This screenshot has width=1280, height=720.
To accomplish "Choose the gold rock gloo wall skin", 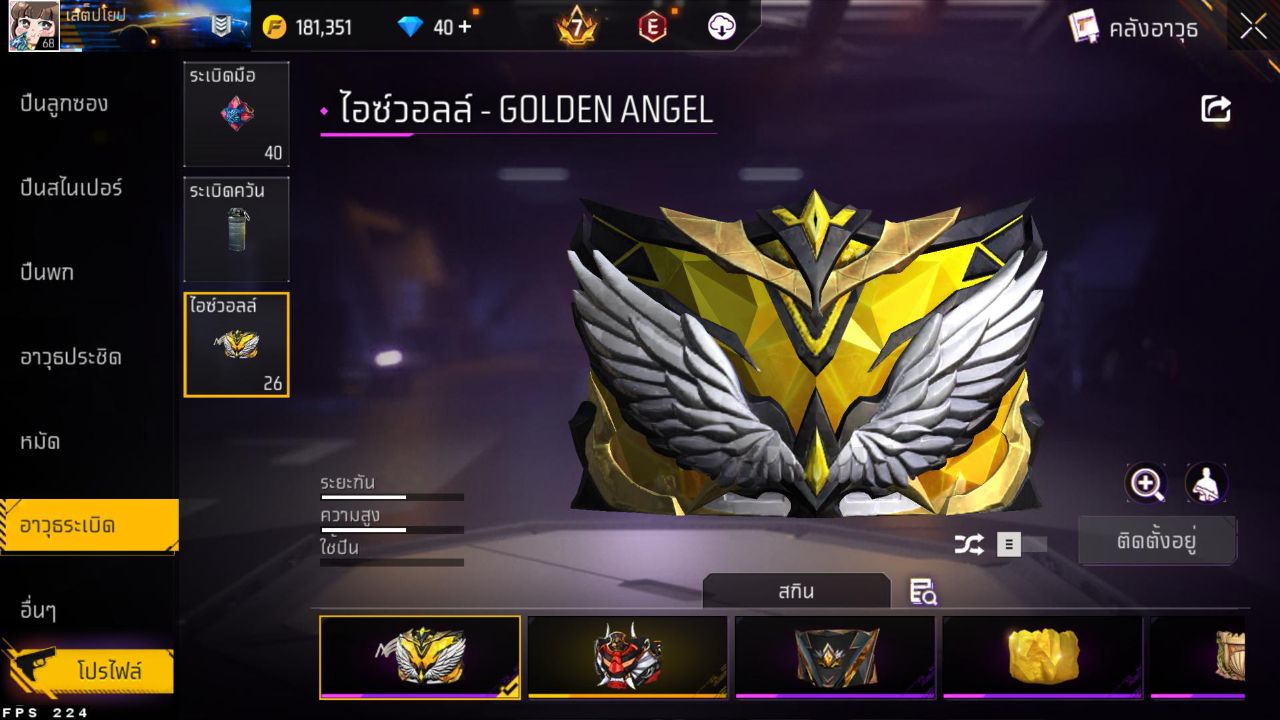I will (x=1042, y=656).
